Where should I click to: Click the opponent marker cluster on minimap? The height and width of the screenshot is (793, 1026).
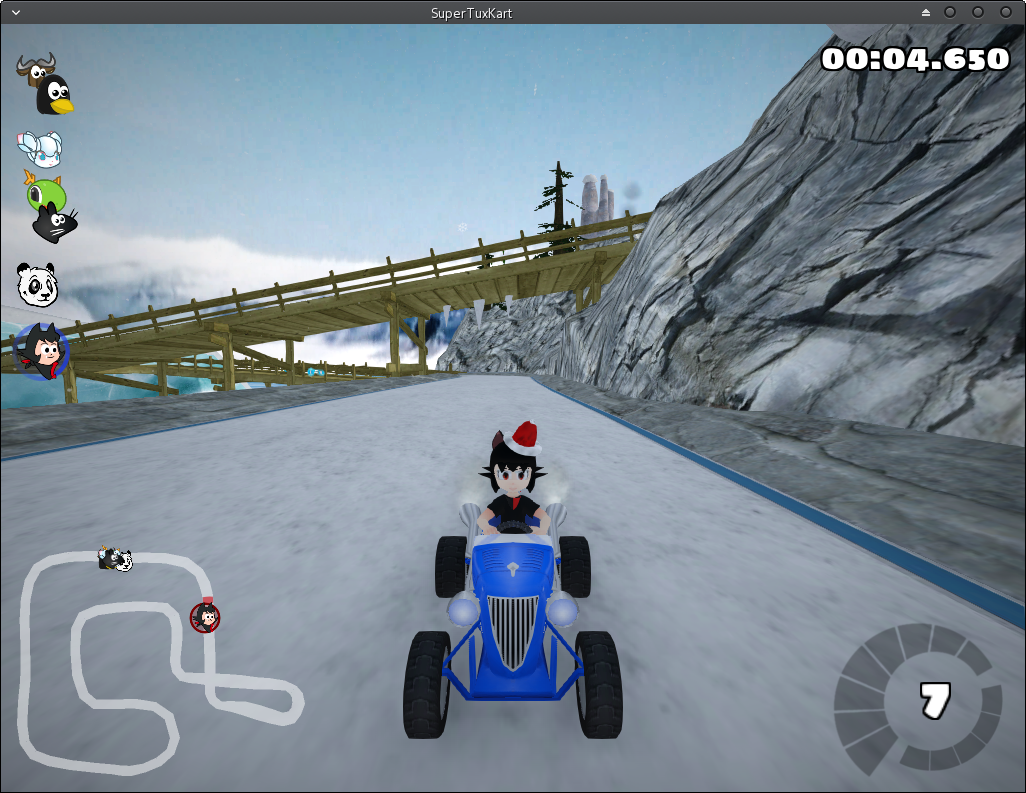[x=115, y=559]
